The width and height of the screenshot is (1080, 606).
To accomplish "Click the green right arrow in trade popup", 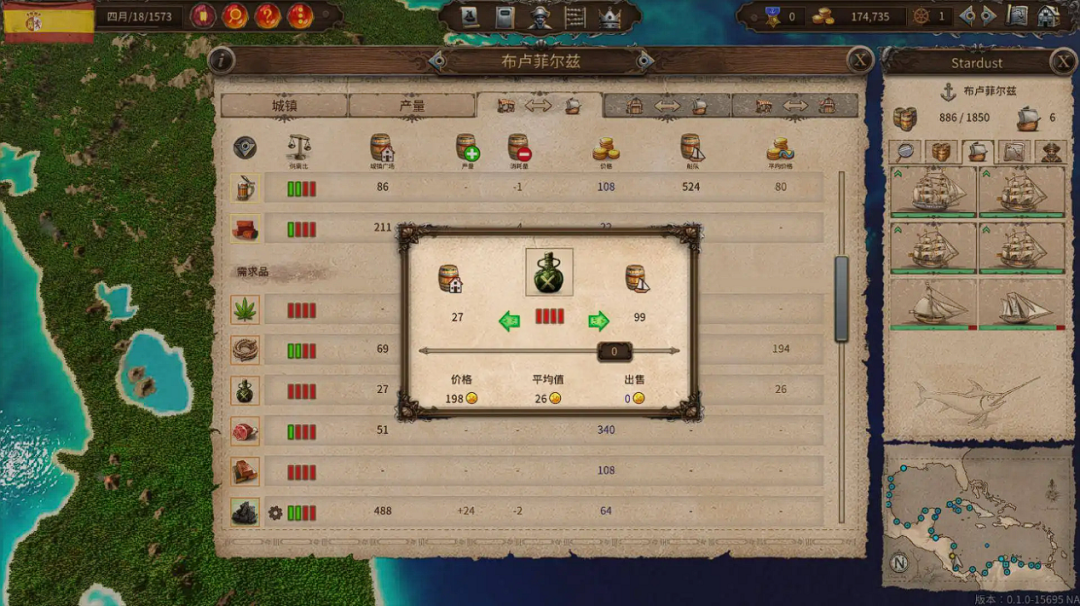I will point(598,321).
